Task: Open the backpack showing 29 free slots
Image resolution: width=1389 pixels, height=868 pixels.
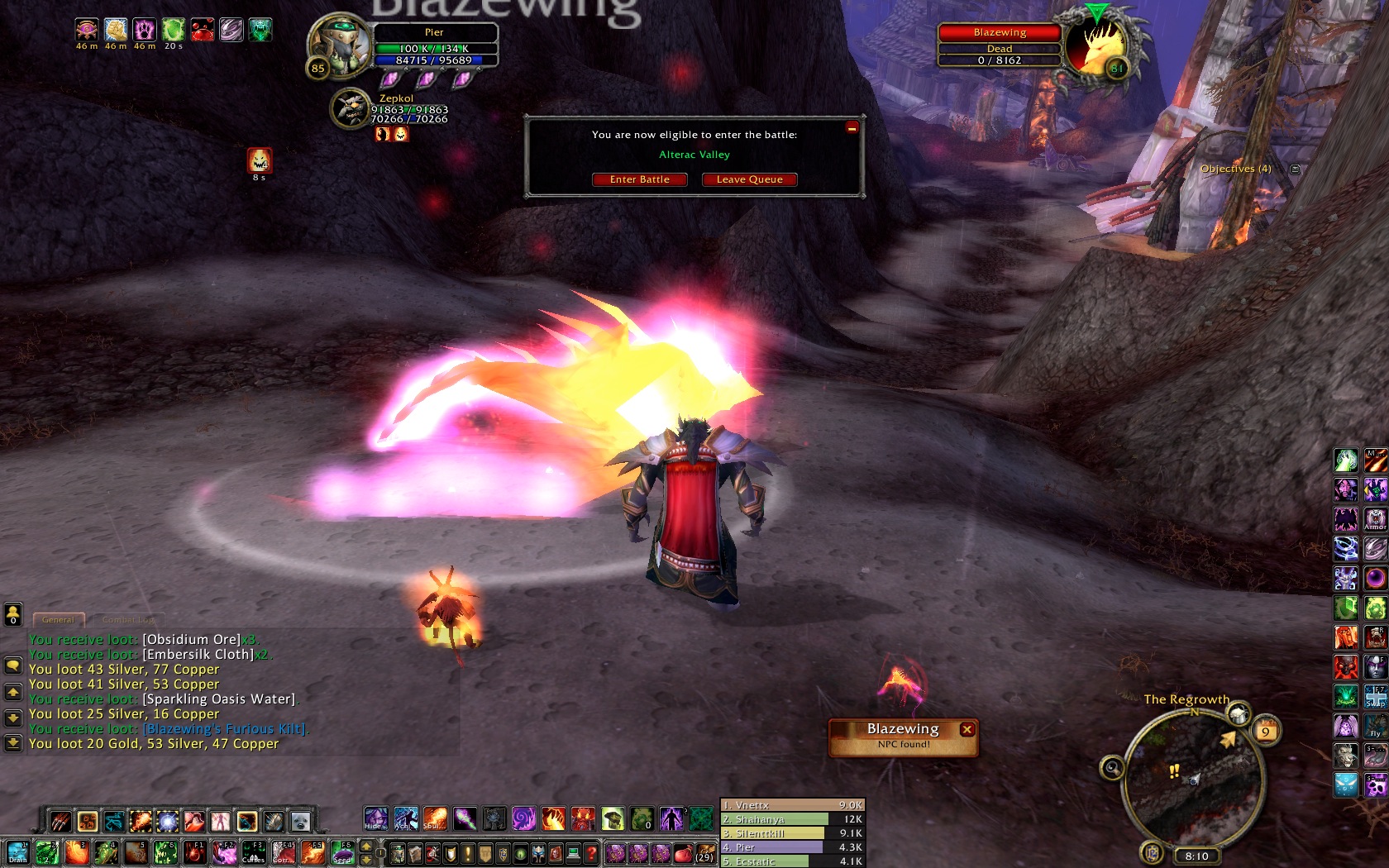Action: pyautogui.click(x=704, y=853)
